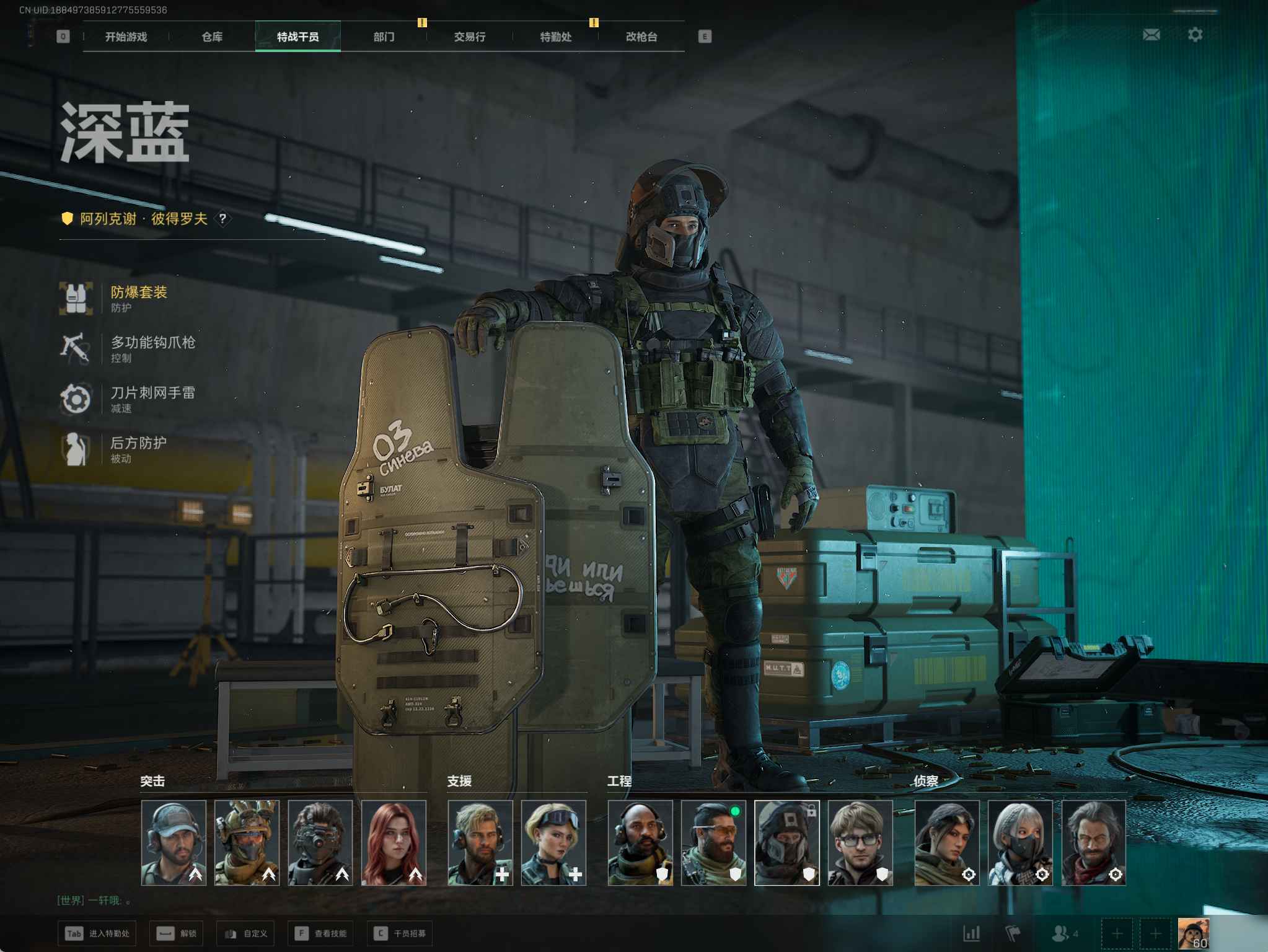
Task: Open settings with the gear icon
Action: (1195, 35)
